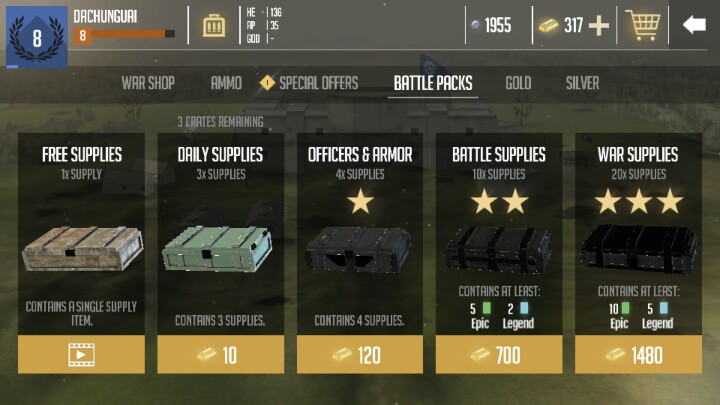Show the Special Offers tab
This screenshot has height=405, width=720.
click(310, 83)
